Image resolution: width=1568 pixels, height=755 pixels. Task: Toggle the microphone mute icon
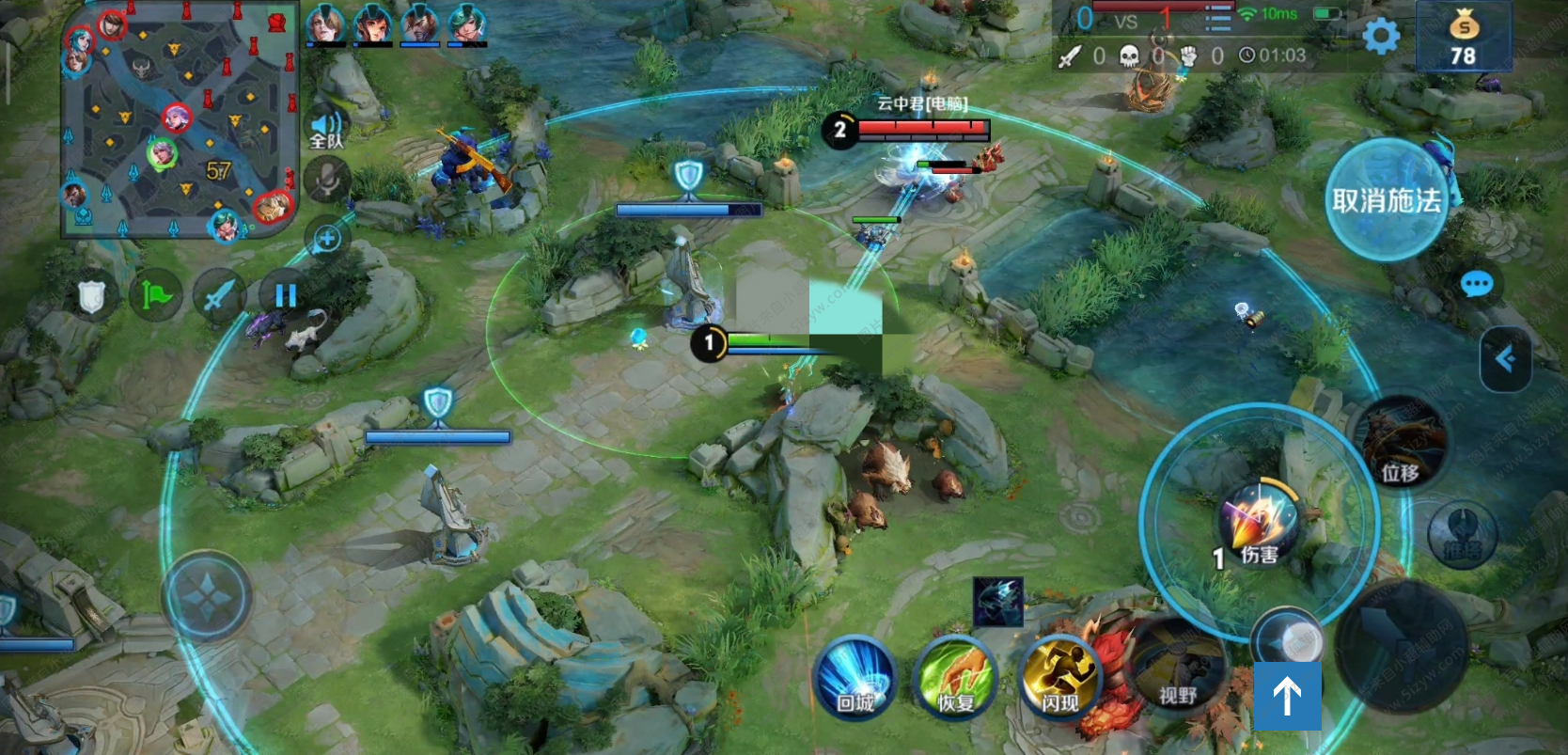[x=326, y=180]
